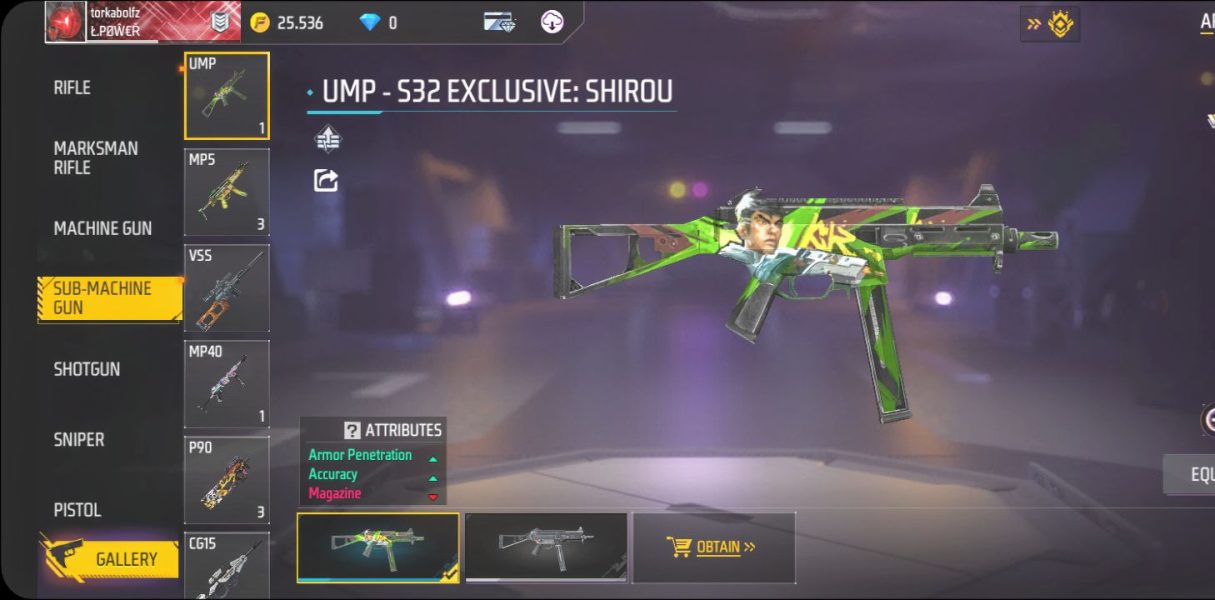Show the Sniper weapons category

point(79,439)
